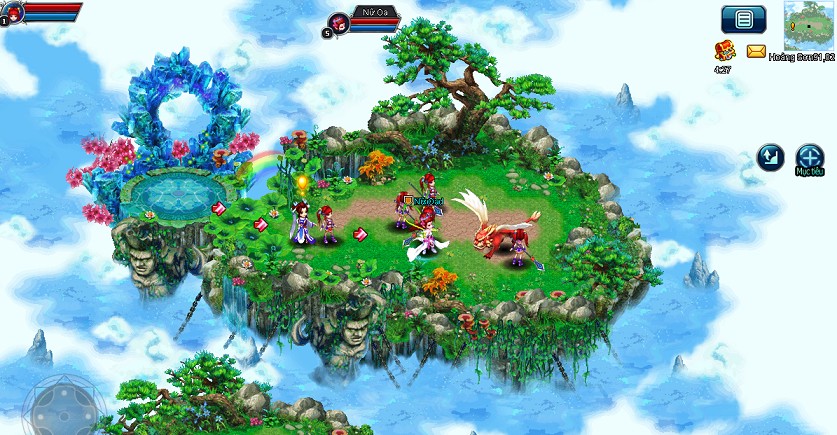This screenshot has height=435, width=837.
Task: Tap the Mục tiêu target button
Action: point(809,157)
